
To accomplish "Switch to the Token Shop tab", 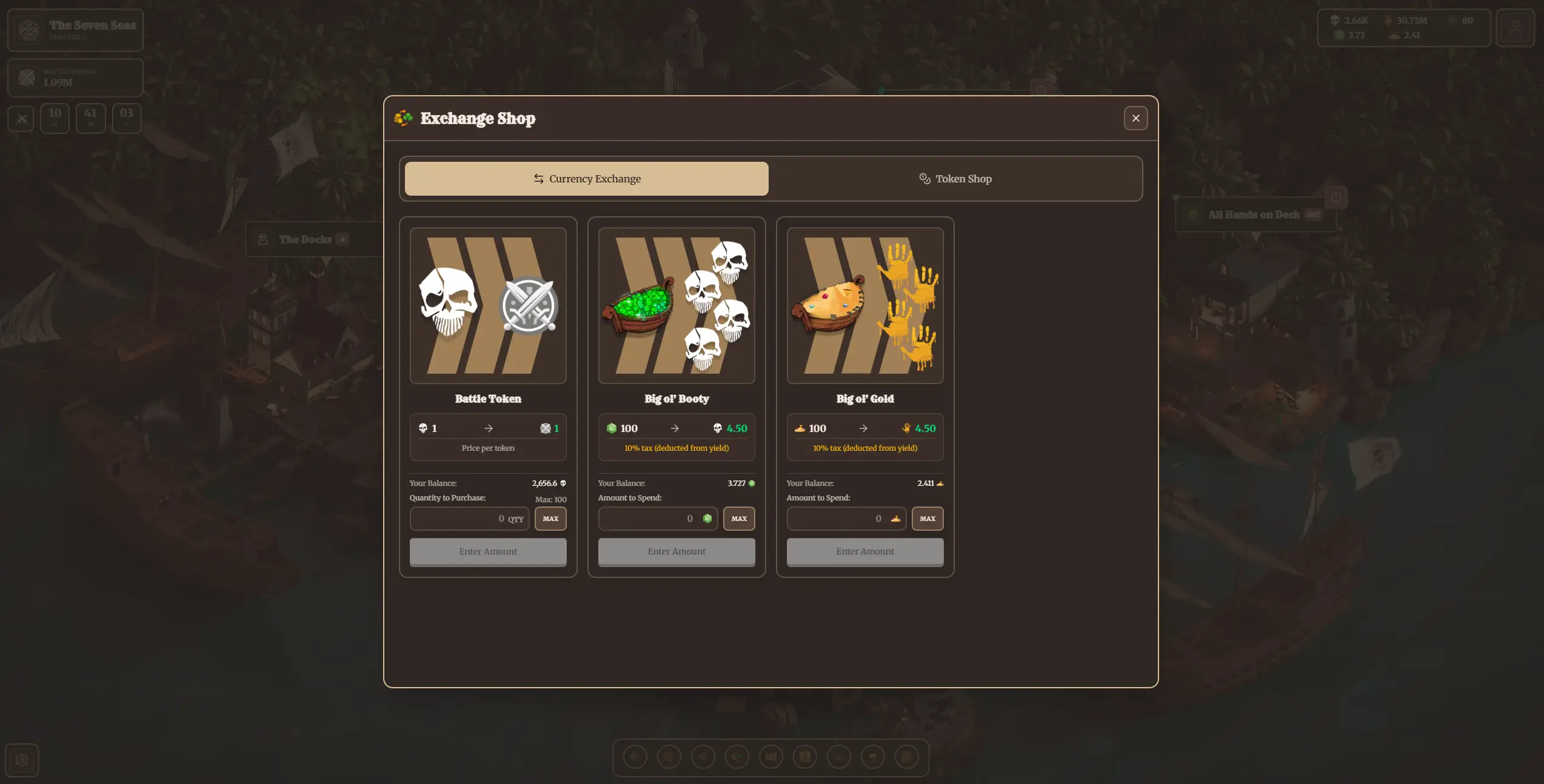I will pos(955,178).
